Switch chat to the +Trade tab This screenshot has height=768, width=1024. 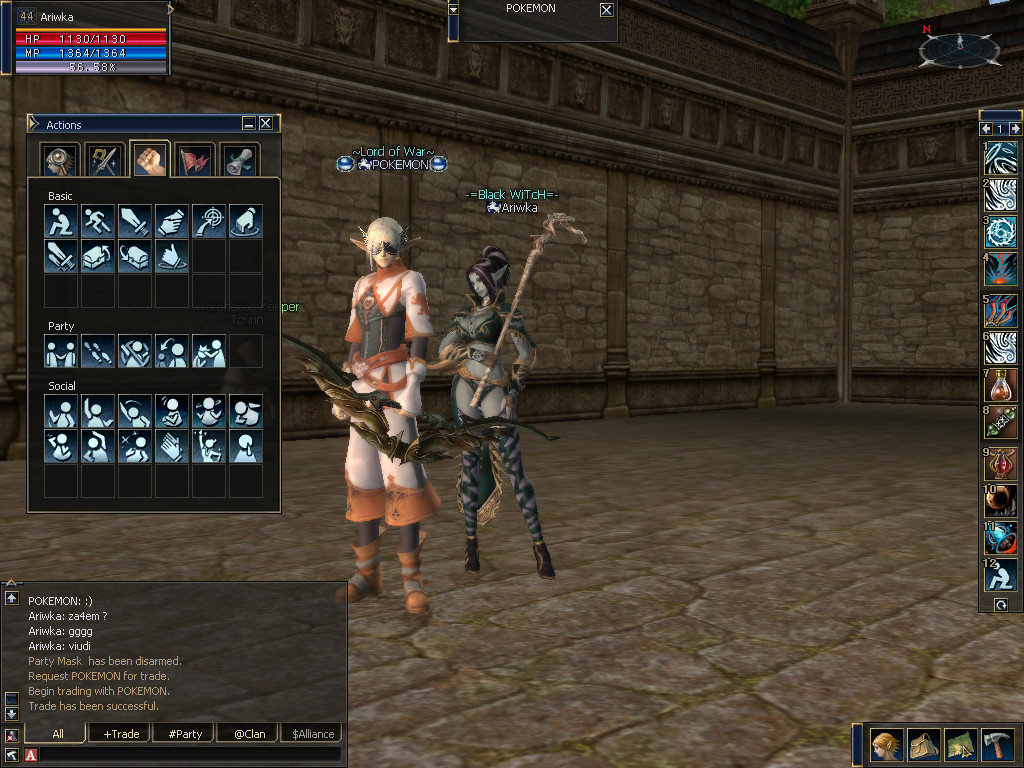(121, 734)
